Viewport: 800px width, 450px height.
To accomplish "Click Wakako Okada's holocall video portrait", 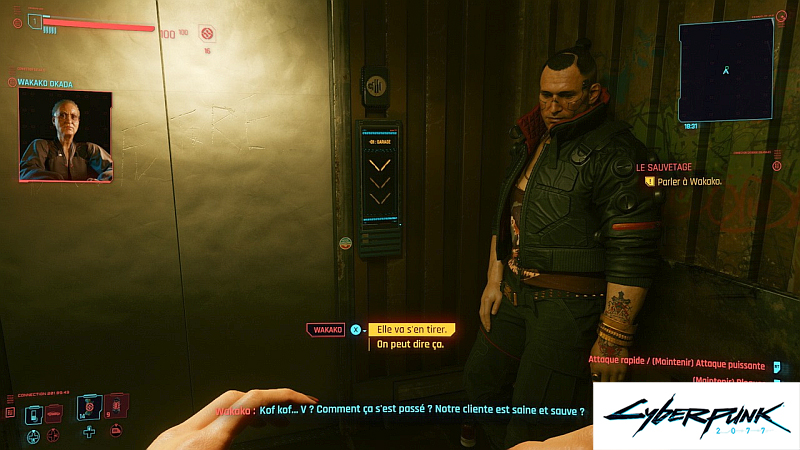I will (65, 136).
